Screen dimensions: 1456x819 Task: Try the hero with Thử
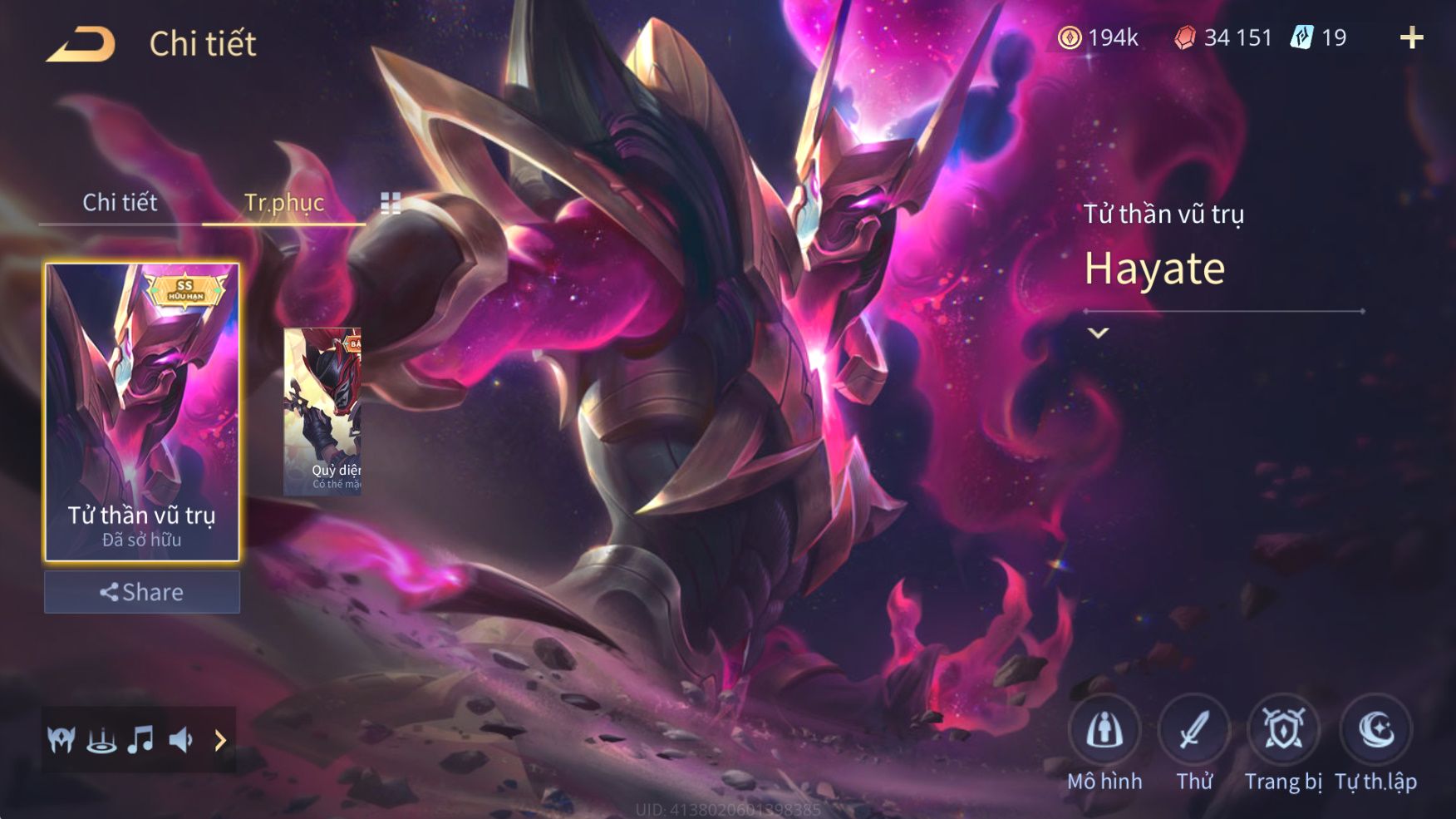pyautogui.click(x=1194, y=731)
